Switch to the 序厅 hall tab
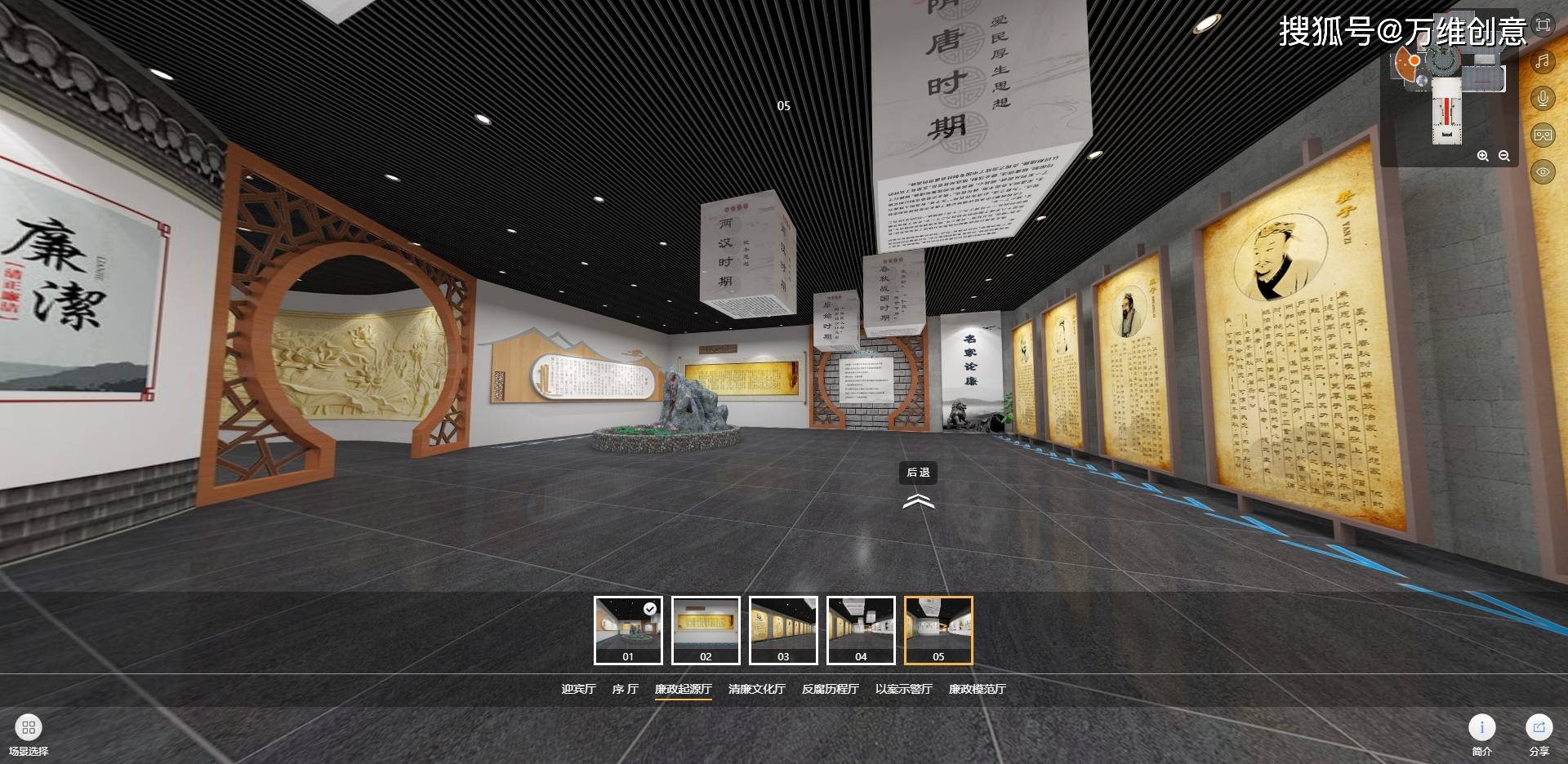The image size is (1568, 764). pos(625,689)
